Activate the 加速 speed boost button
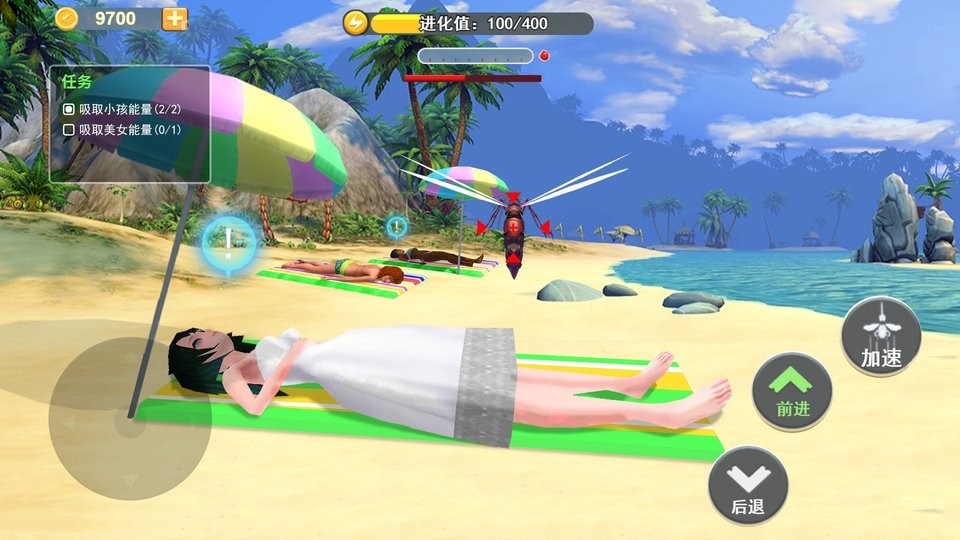The image size is (960, 540). tap(881, 336)
